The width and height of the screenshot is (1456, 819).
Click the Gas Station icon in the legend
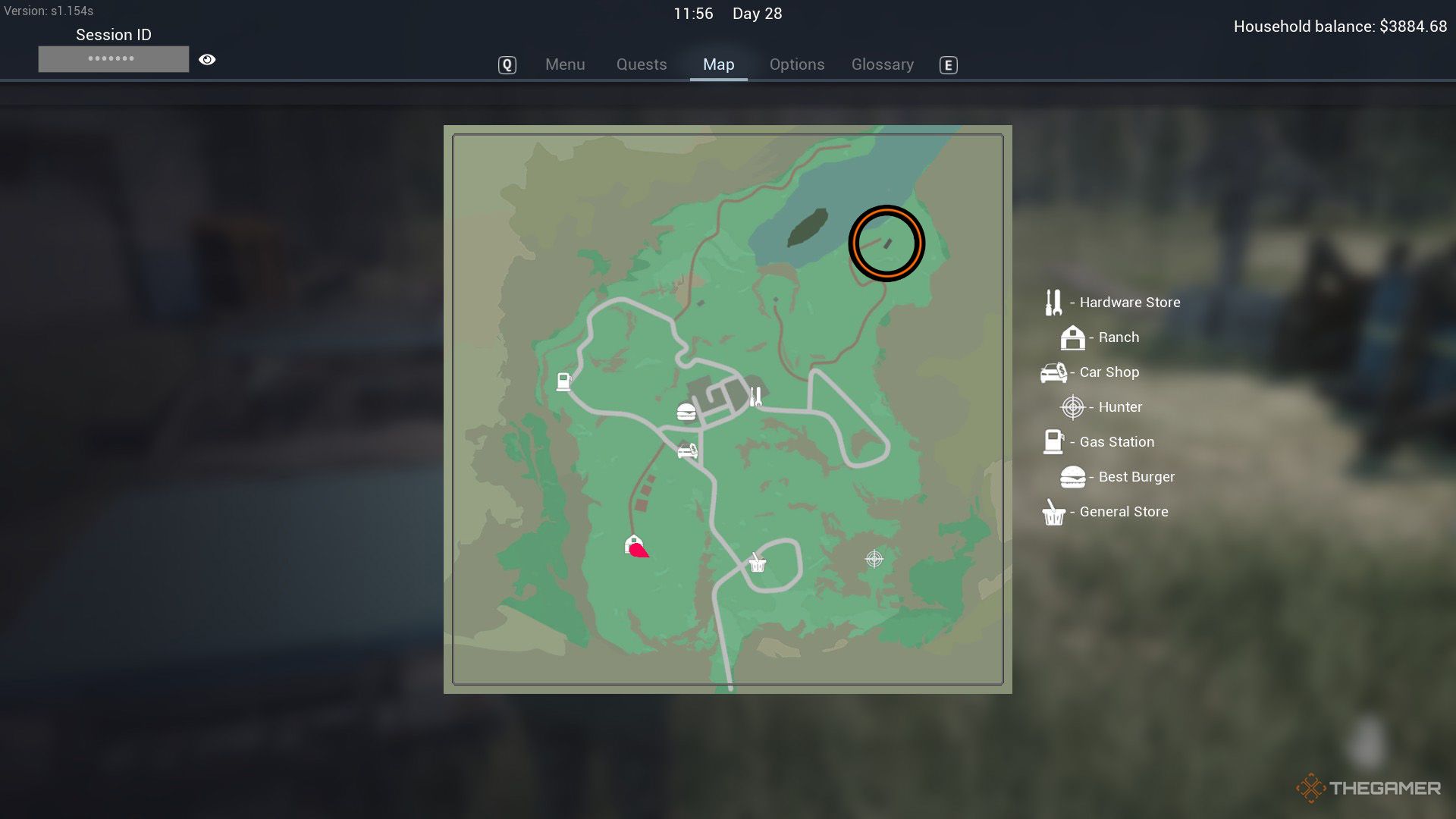(1054, 441)
